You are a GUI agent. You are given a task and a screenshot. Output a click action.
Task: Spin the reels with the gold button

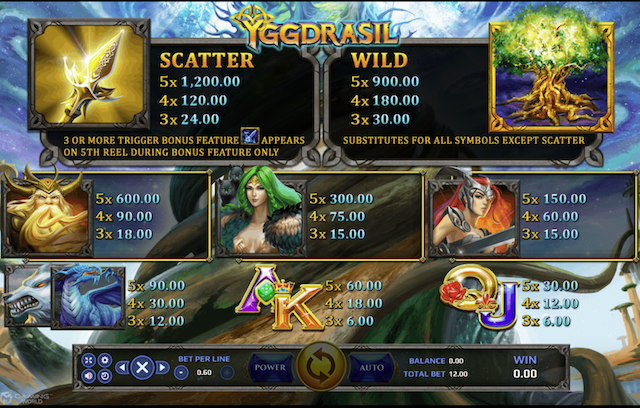[x=320, y=367]
